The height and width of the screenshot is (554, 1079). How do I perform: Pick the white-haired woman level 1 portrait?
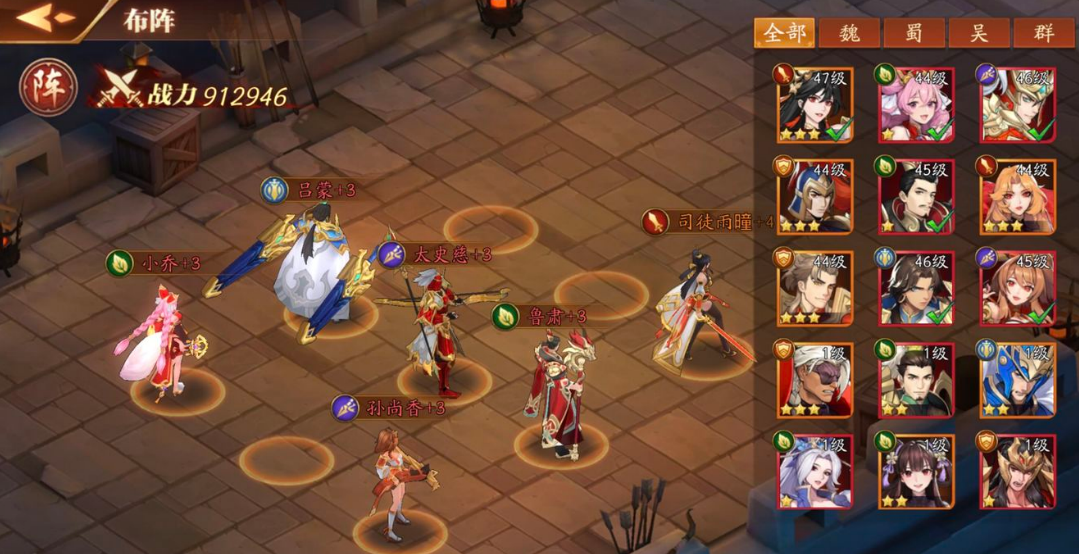pyautogui.click(x=814, y=470)
